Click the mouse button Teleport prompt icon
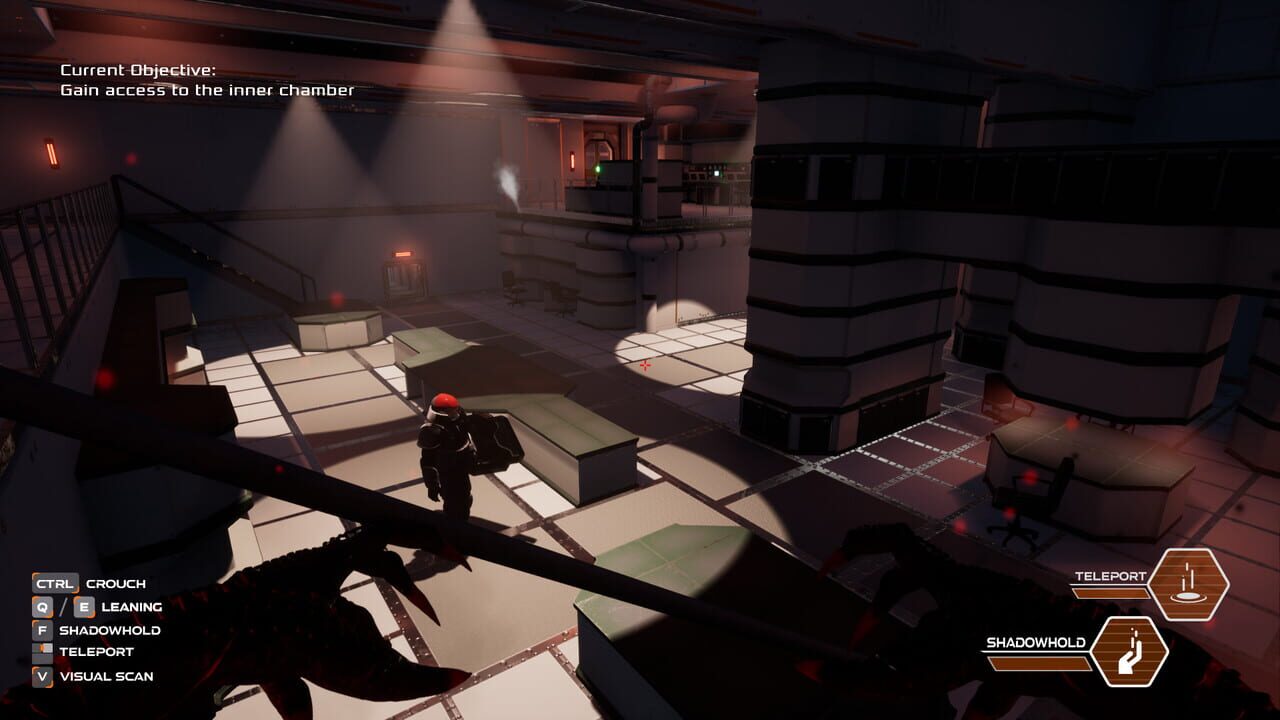 42,653
